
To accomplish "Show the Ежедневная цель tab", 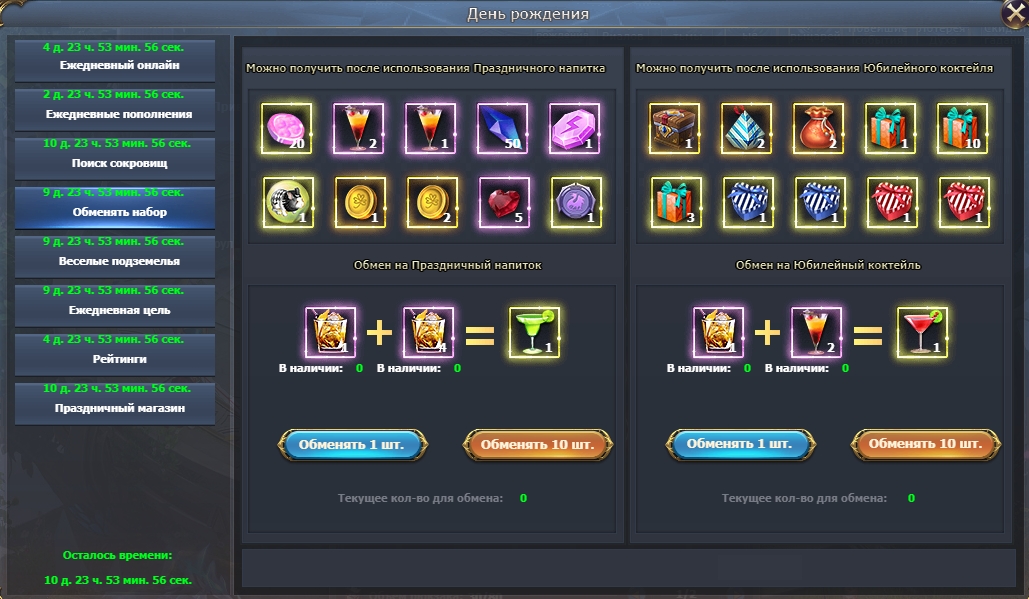I will pos(113,304).
